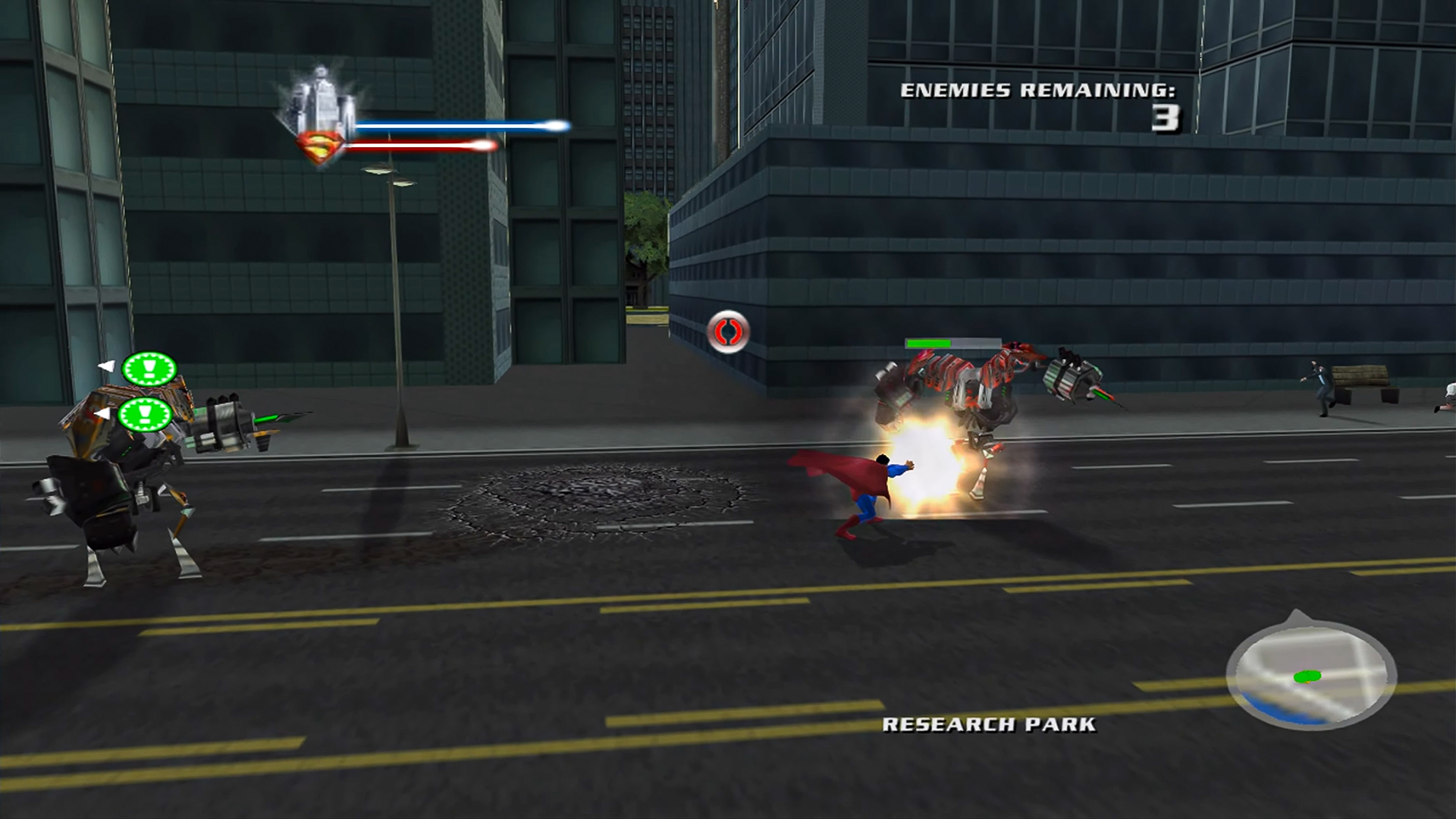Select the crystal Fortress icon above health bars
The height and width of the screenshot is (819, 1456).
tap(322, 95)
